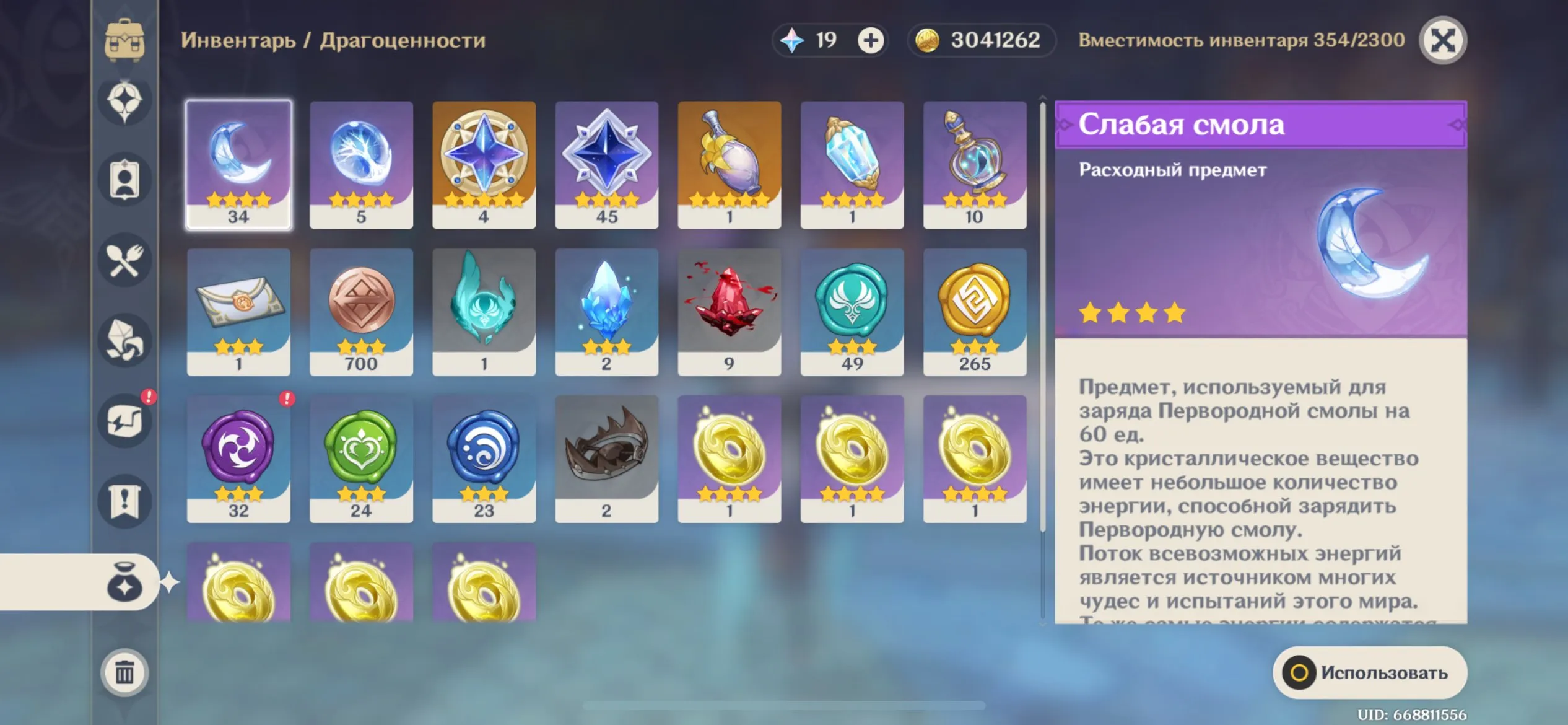1568x725 pixels.
Task: Select the Fragile Resin moon slot
Action: click(x=238, y=165)
